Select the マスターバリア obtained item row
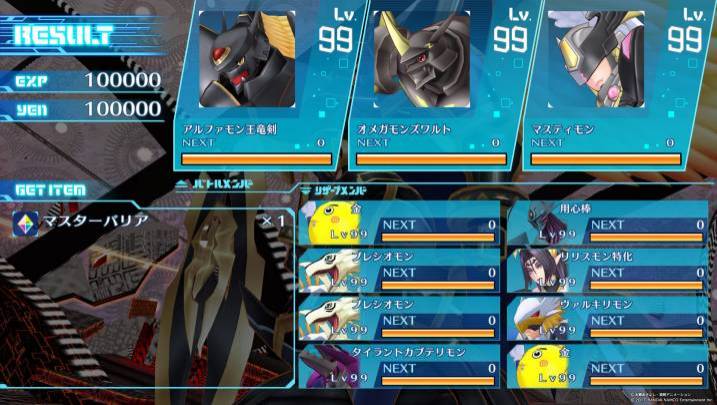Screen dimensions: 717x405 (150, 220)
